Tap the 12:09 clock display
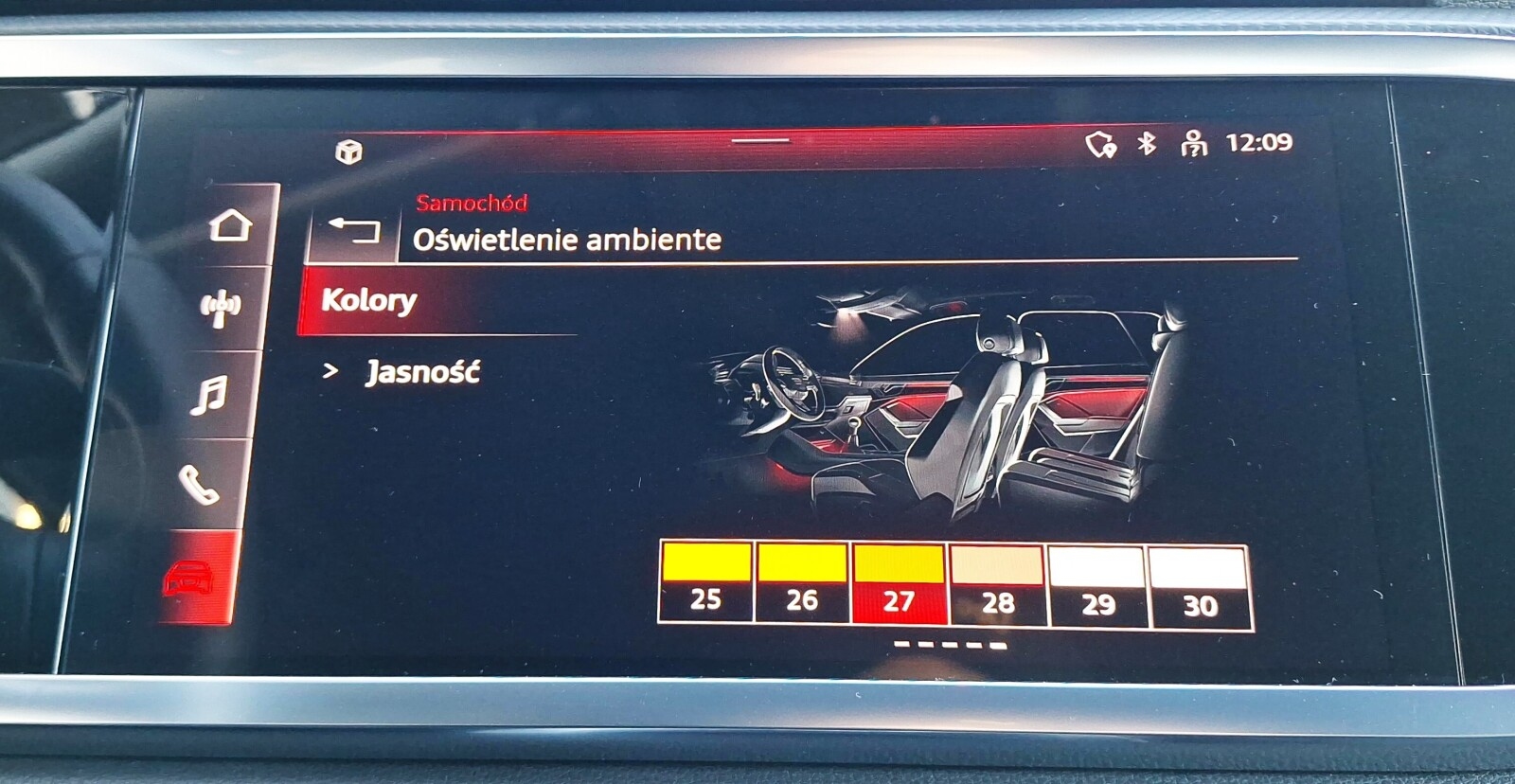The image size is (1515, 784). (1260, 143)
